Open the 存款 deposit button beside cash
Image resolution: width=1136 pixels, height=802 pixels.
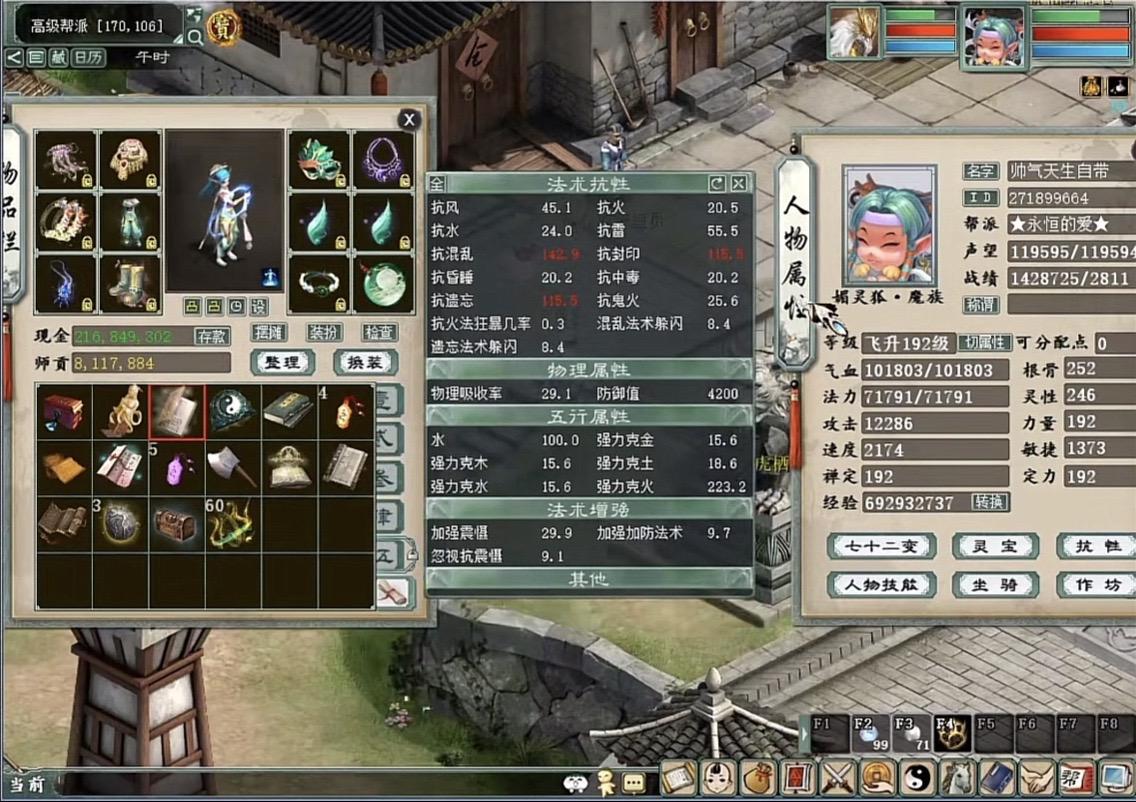211,335
